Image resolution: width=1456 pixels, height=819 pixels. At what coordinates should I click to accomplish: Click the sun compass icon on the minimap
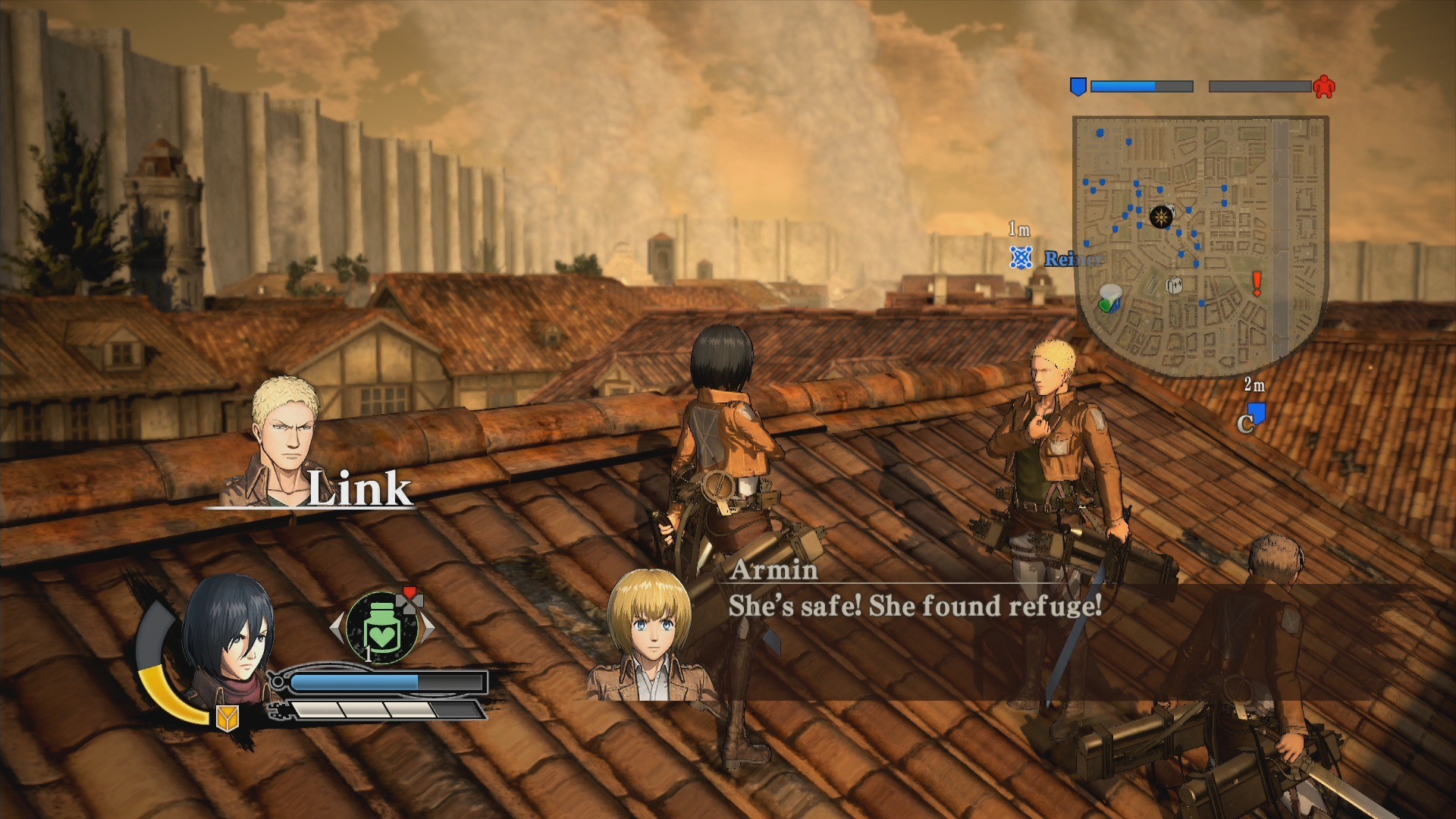coord(1162,218)
